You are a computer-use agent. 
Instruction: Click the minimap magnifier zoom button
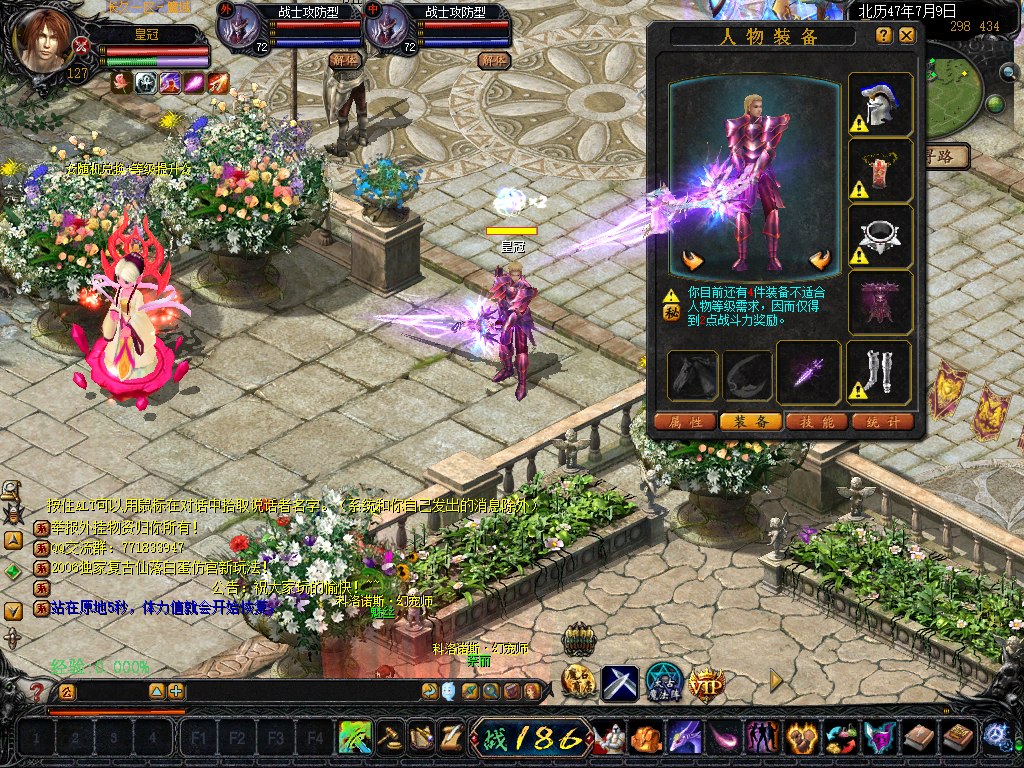[x=1008, y=72]
